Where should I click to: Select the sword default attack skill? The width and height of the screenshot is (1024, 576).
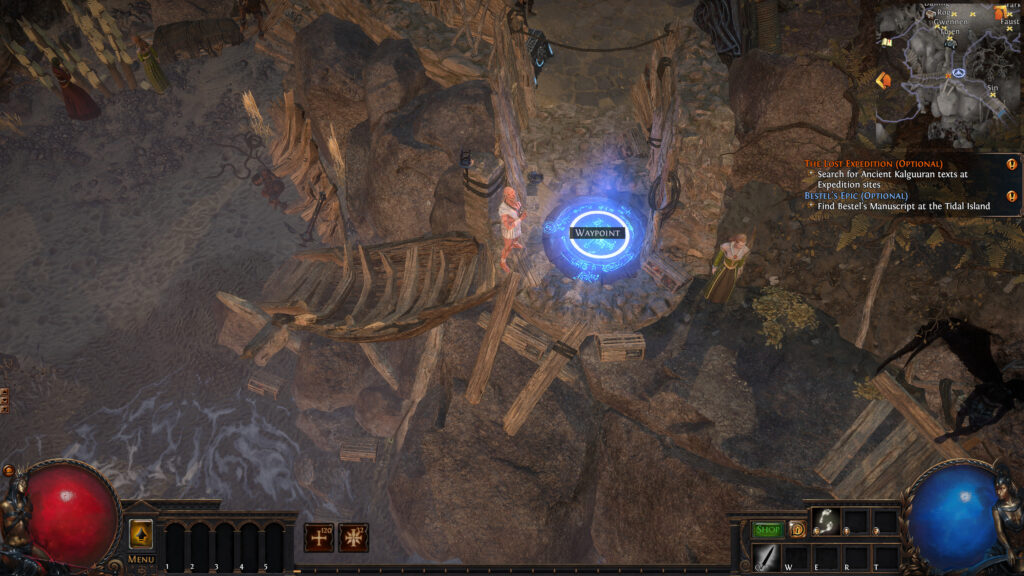[x=766, y=557]
